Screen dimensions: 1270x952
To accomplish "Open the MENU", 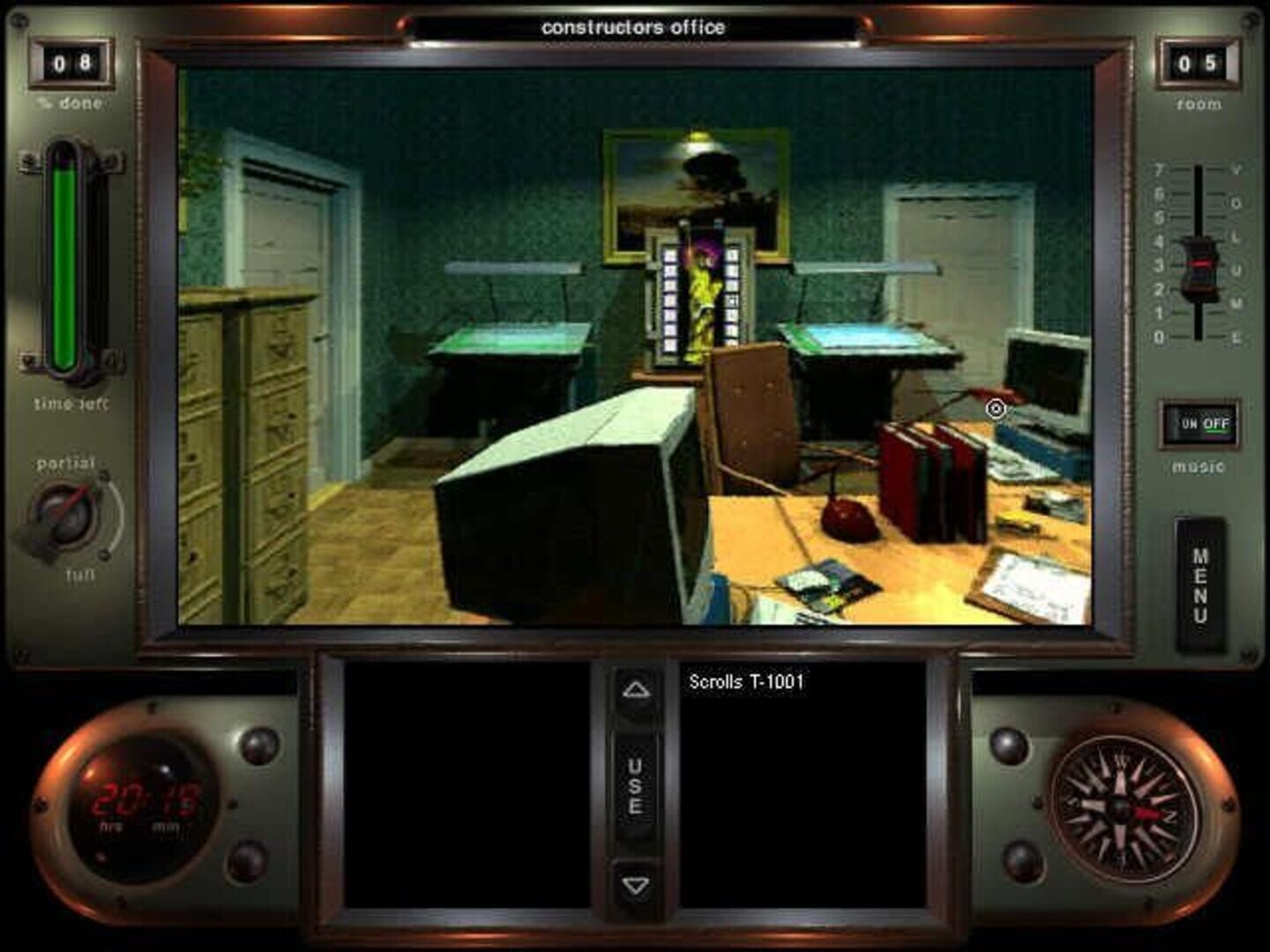I will pos(1199,577).
